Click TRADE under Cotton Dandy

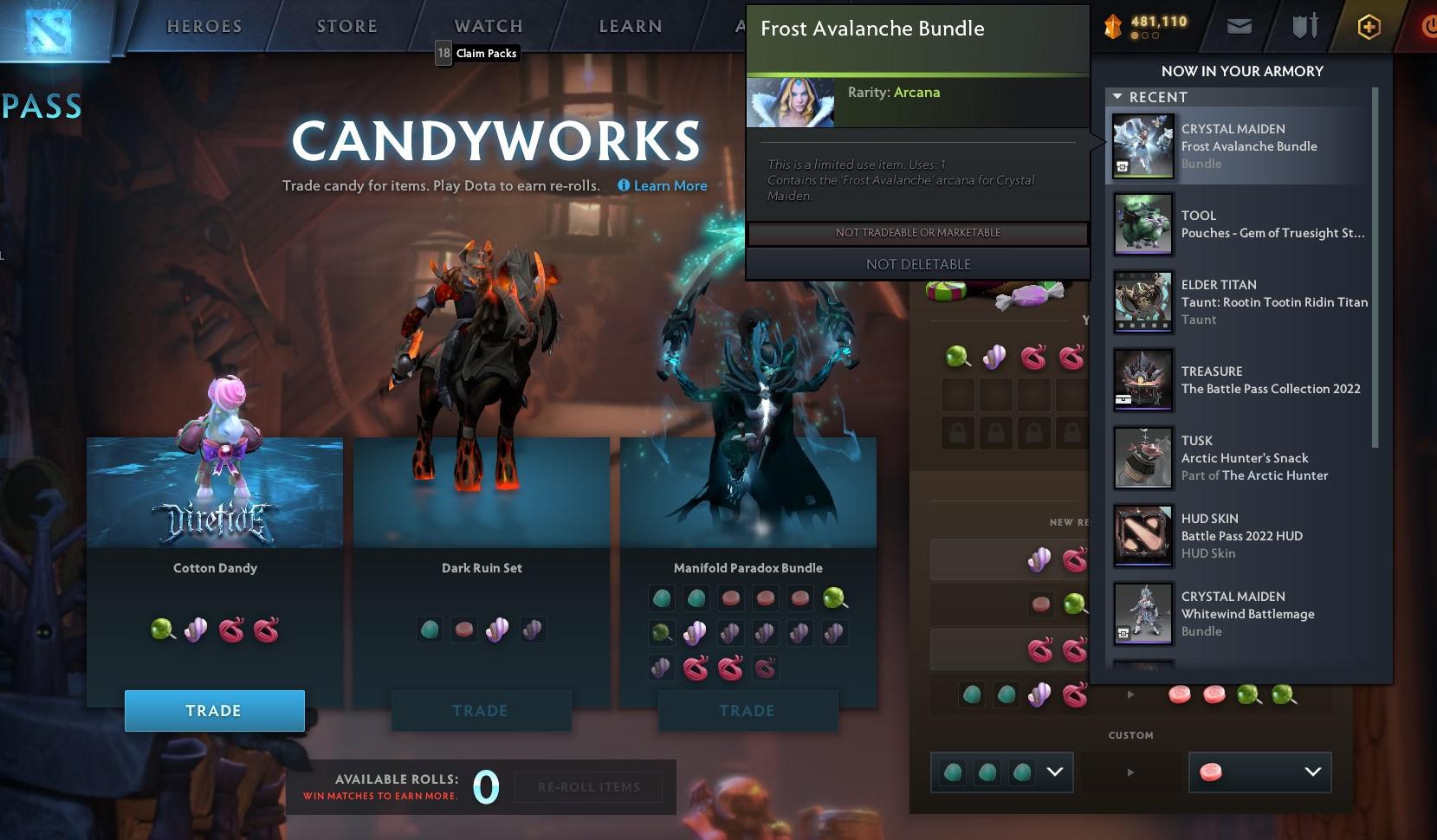click(214, 710)
